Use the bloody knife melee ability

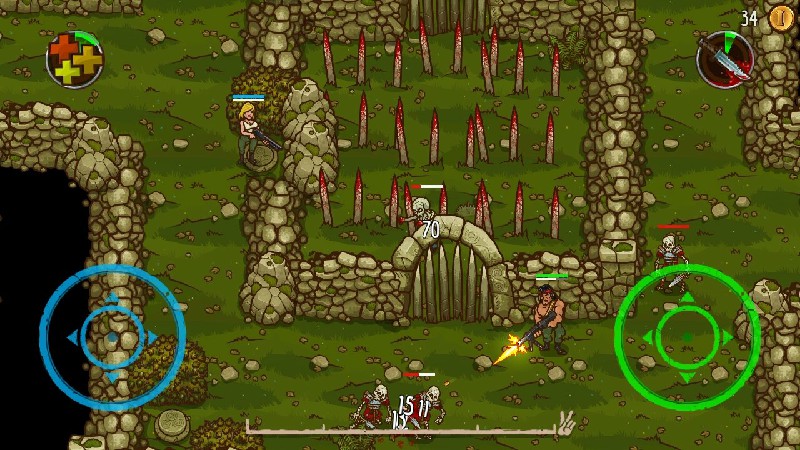pos(726,58)
